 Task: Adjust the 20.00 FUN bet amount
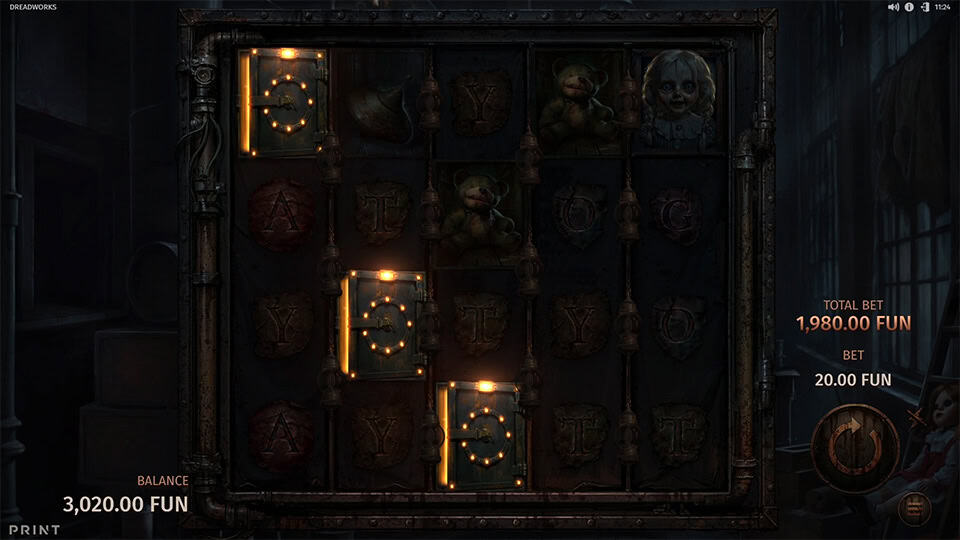pyautogui.click(x=852, y=380)
